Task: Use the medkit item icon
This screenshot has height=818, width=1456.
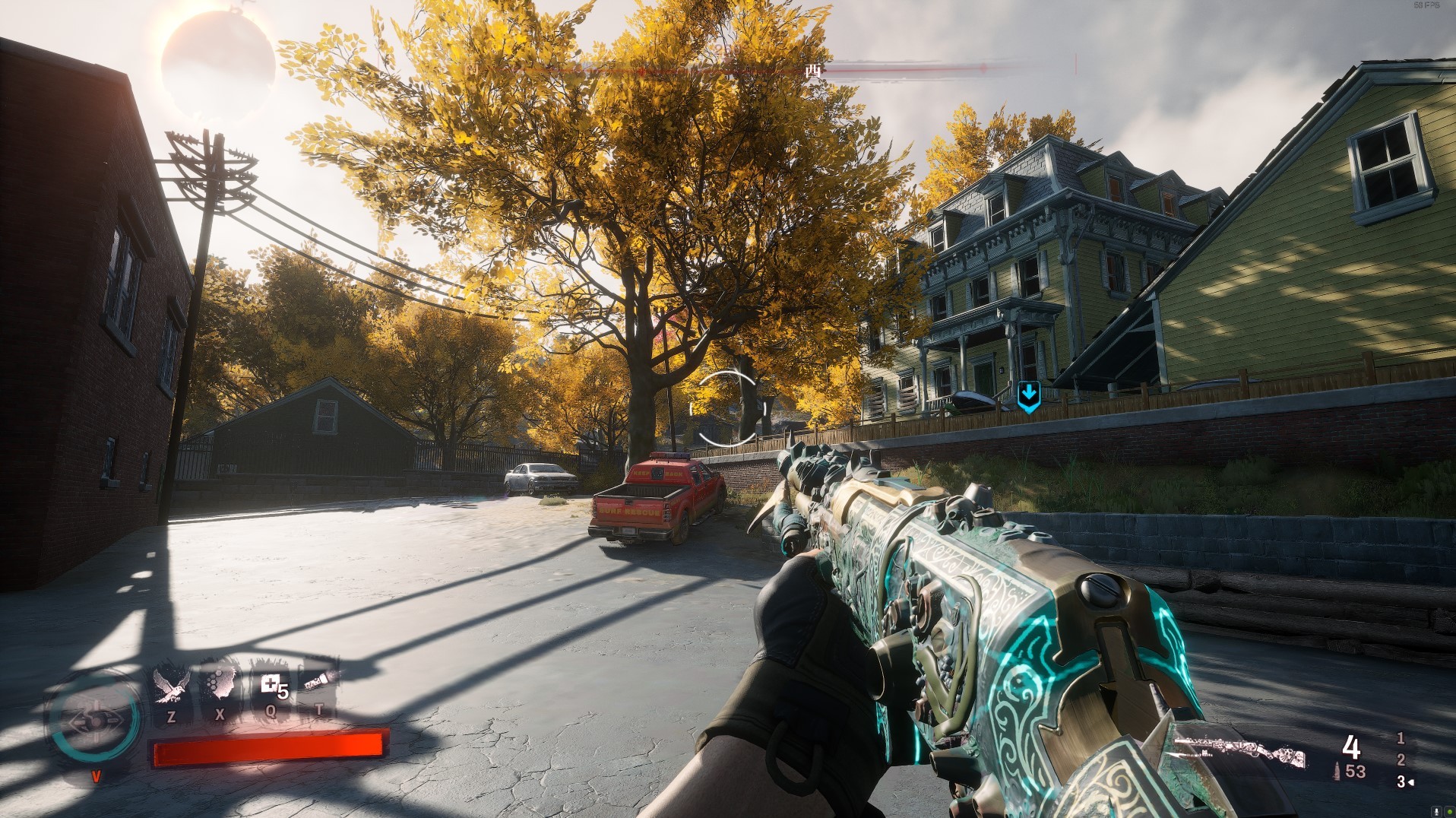Action: coord(271,685)
